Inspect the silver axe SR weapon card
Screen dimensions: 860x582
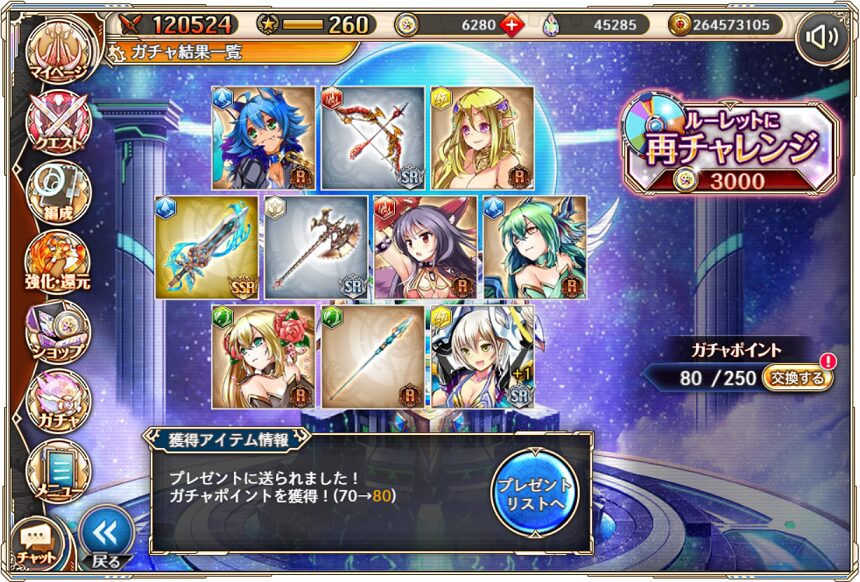[x=317, y=247]
